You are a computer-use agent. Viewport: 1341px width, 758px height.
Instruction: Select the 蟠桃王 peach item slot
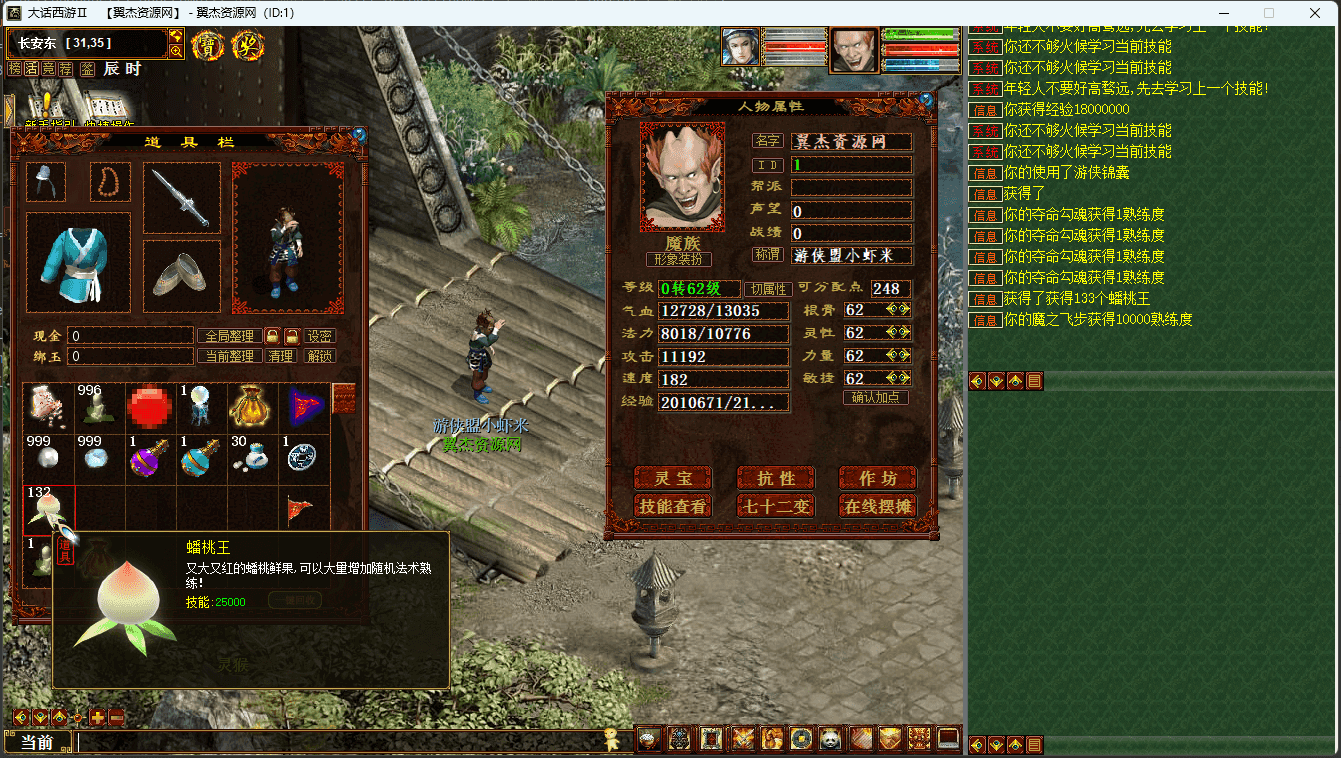pos(48,510)
